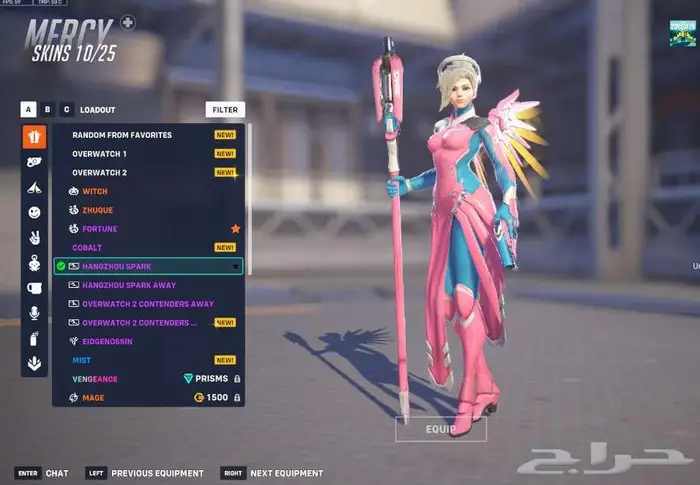
Task: Switch to loadout B
Action: point(47,110)
